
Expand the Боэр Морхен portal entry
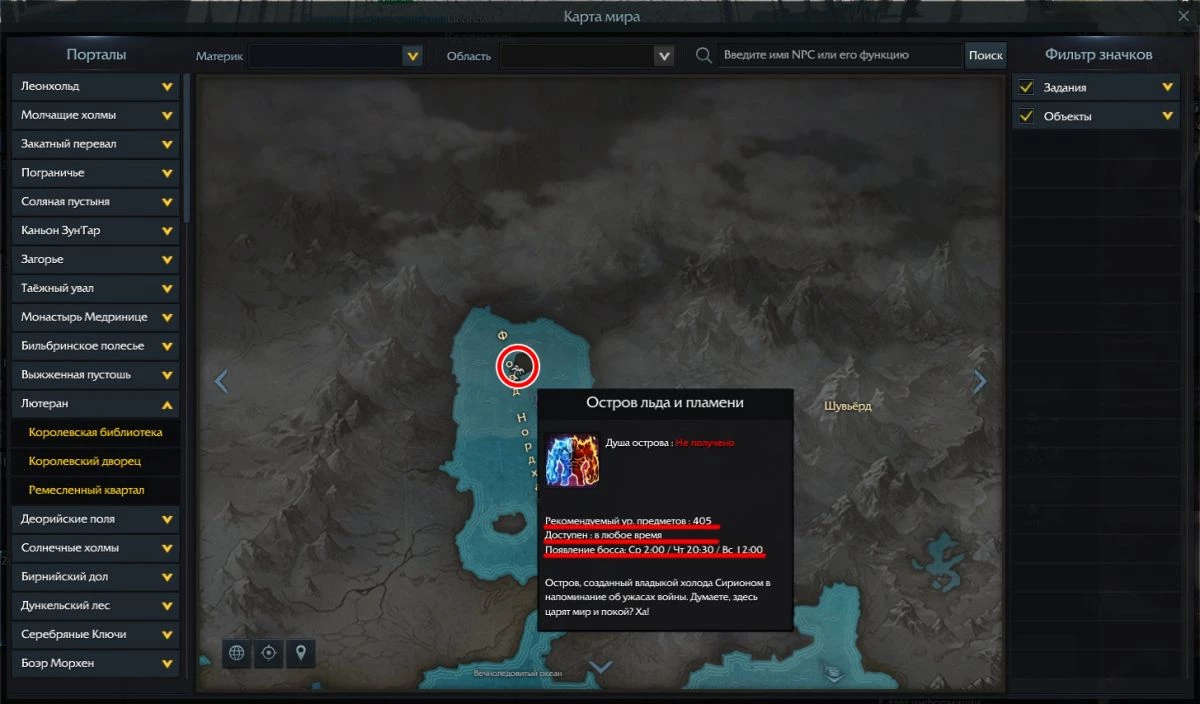pos(167,663)
